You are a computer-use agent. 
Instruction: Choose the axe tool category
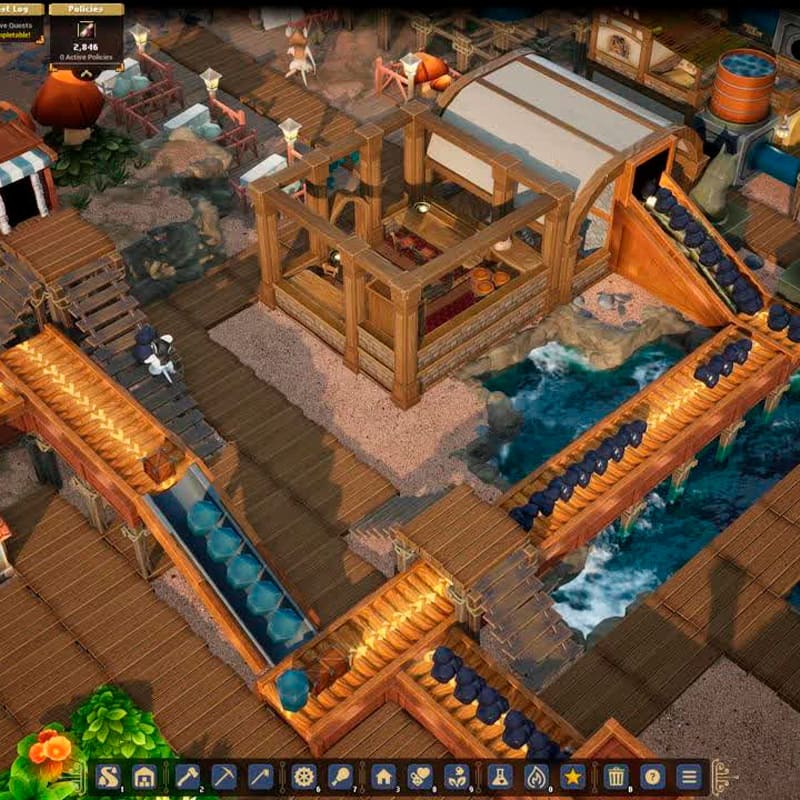point(187,776)
